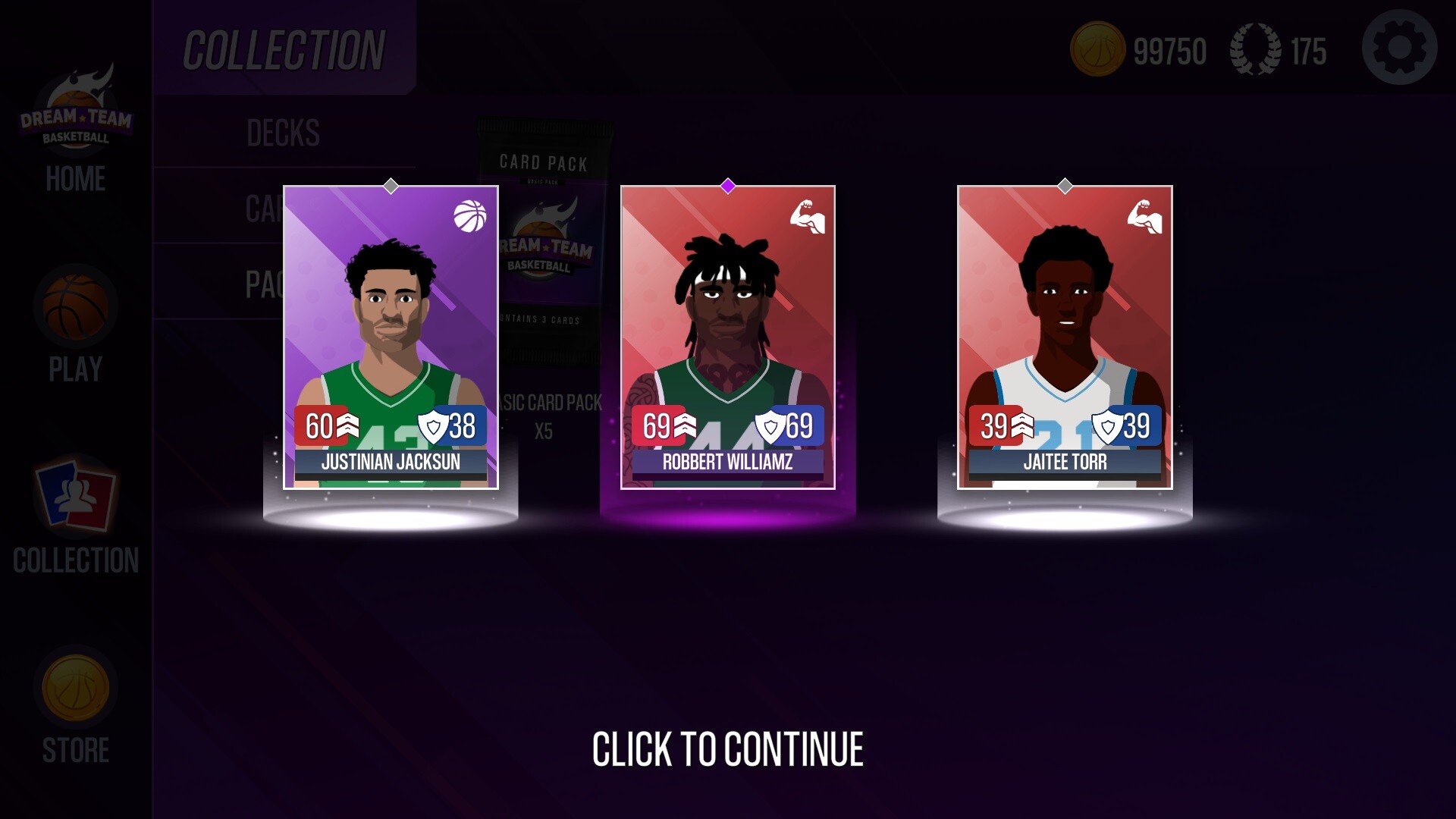1456x819 pixels.
Task: Toggle the purple rarity diamond above Robbert Williamz
Action: 727,184
